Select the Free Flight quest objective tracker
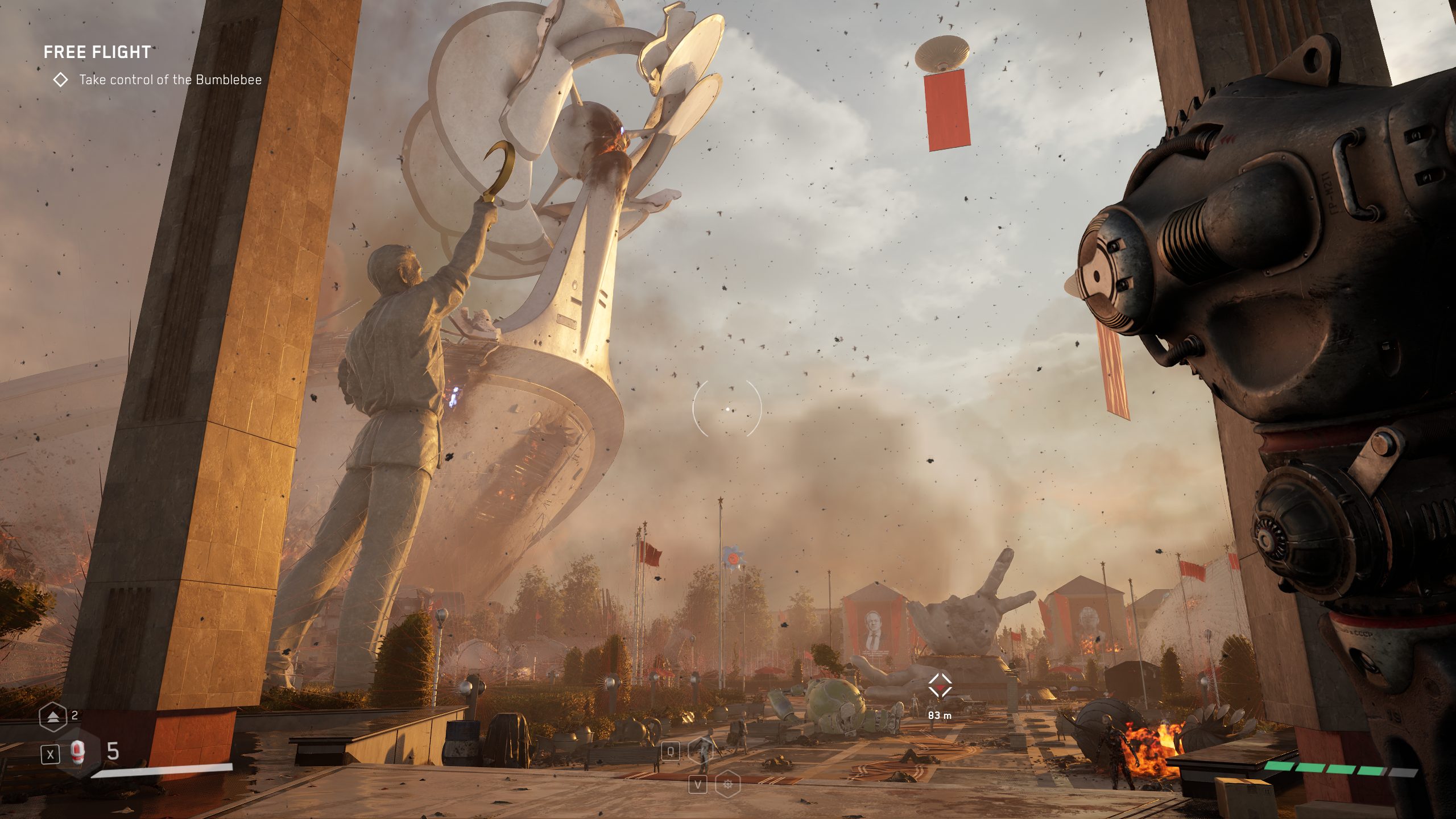The image size is (1456, 819). [97, 52]
